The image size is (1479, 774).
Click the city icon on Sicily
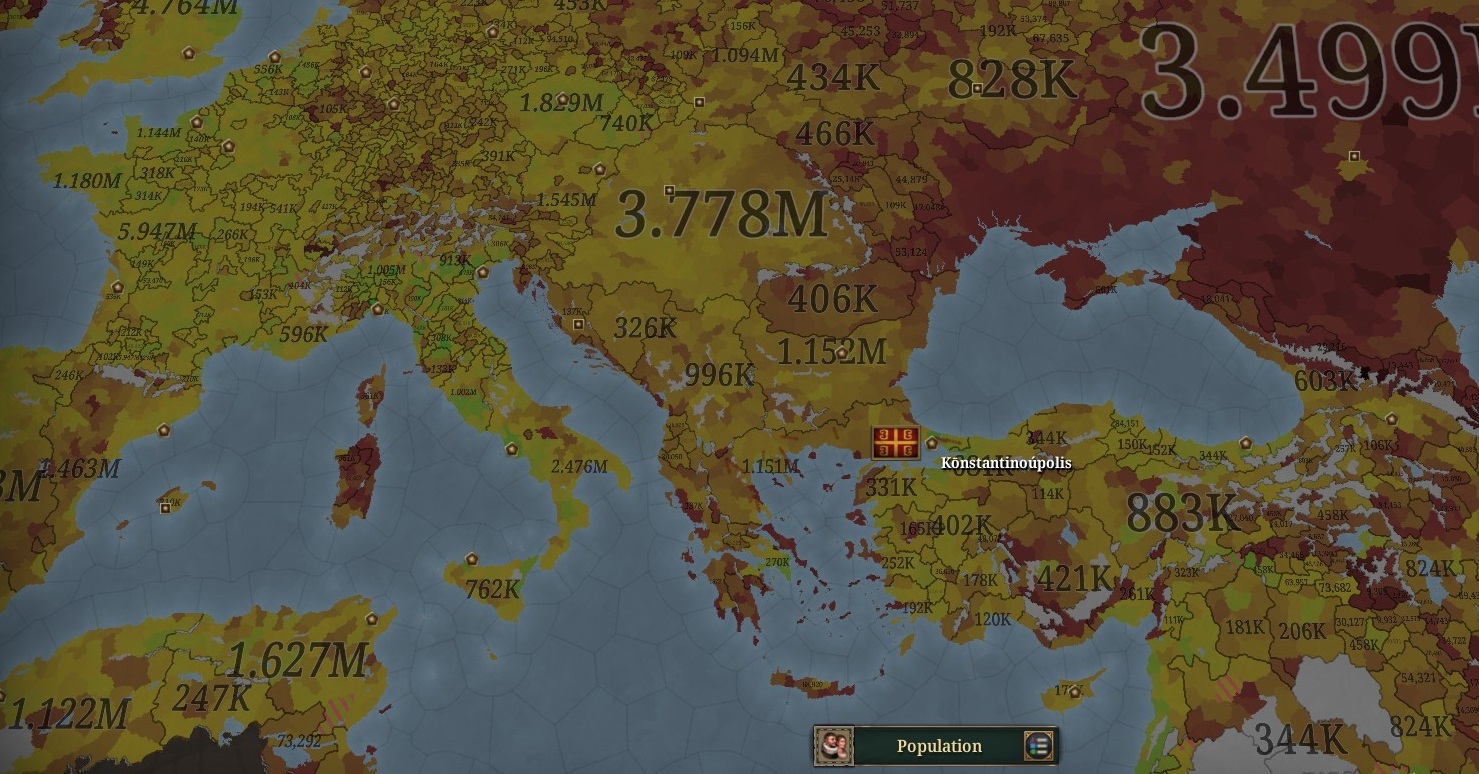pyautogui.click(x=470, y=558)
